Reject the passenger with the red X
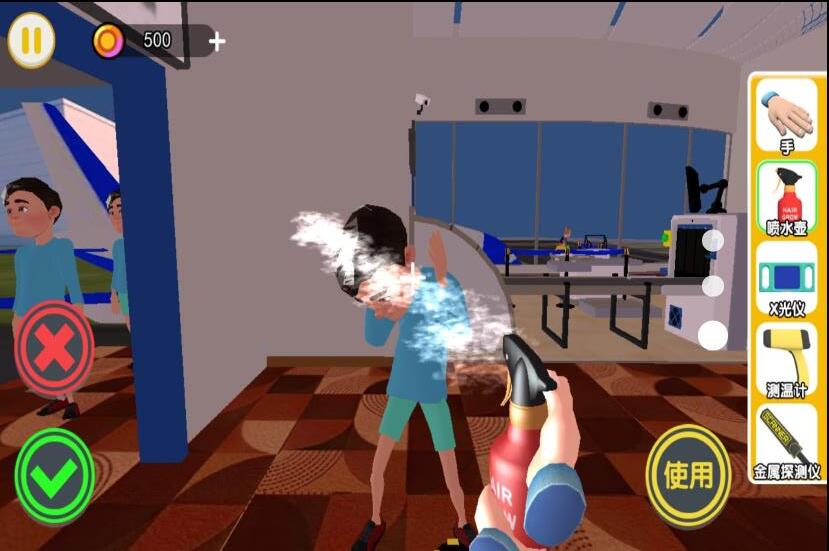The height and width of the screenshot is (551, 829). point(54,347)
